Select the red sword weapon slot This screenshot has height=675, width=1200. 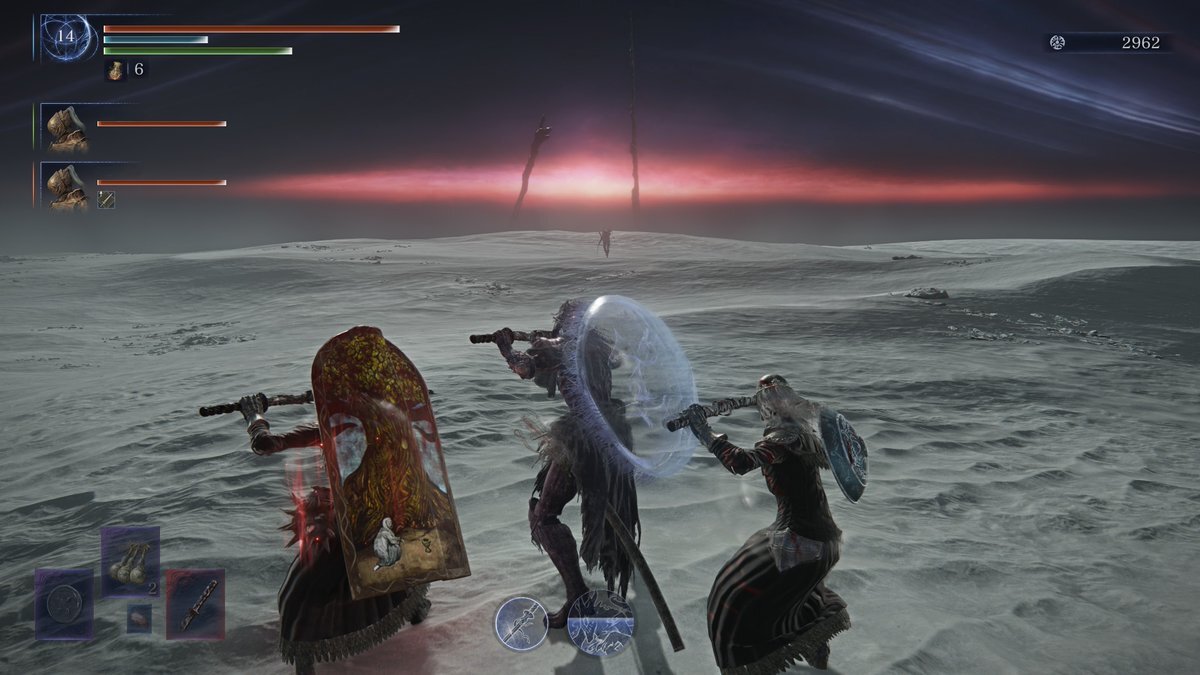click(195, 604)
